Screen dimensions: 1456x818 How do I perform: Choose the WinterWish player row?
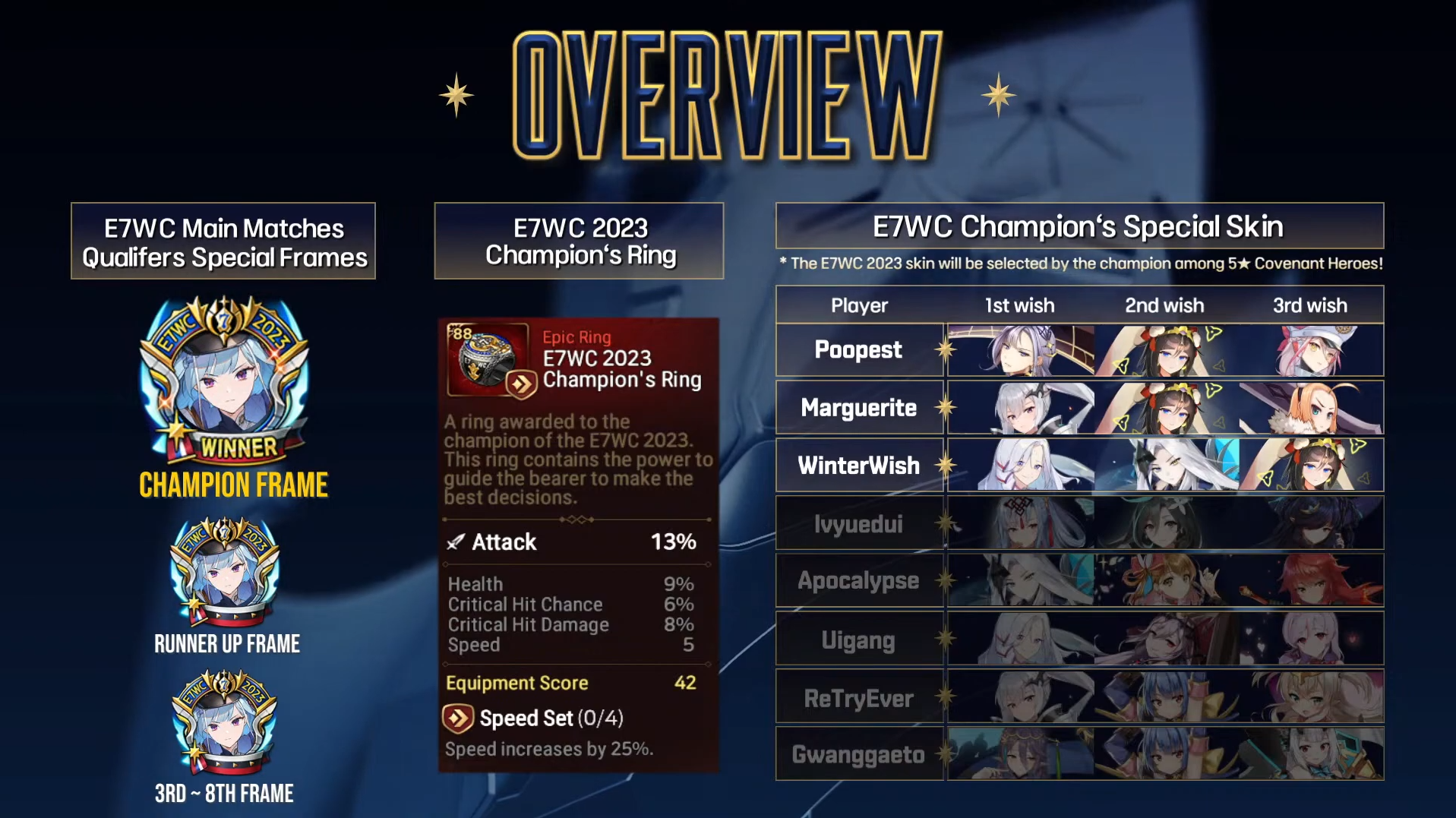tap(858, 466)
